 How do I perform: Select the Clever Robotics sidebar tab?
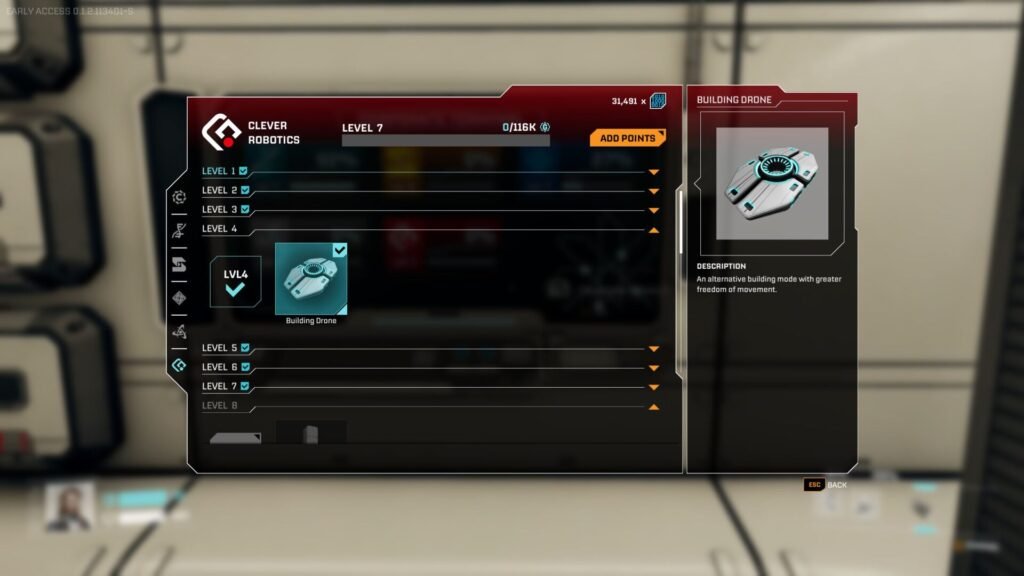[179, 365]
